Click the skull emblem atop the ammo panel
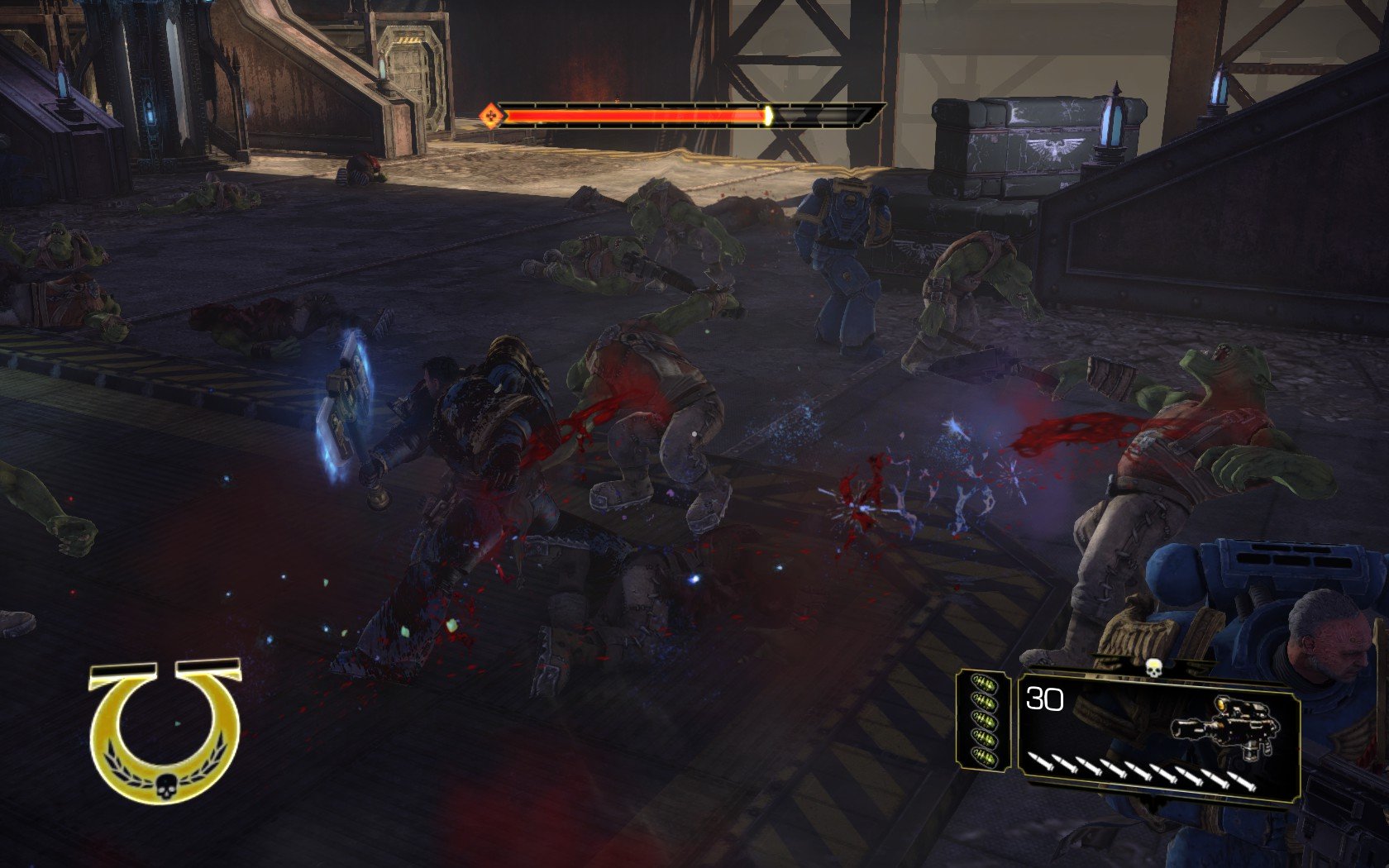The width and height of the screenshot is (1389, 868). tap(1154, 669)
